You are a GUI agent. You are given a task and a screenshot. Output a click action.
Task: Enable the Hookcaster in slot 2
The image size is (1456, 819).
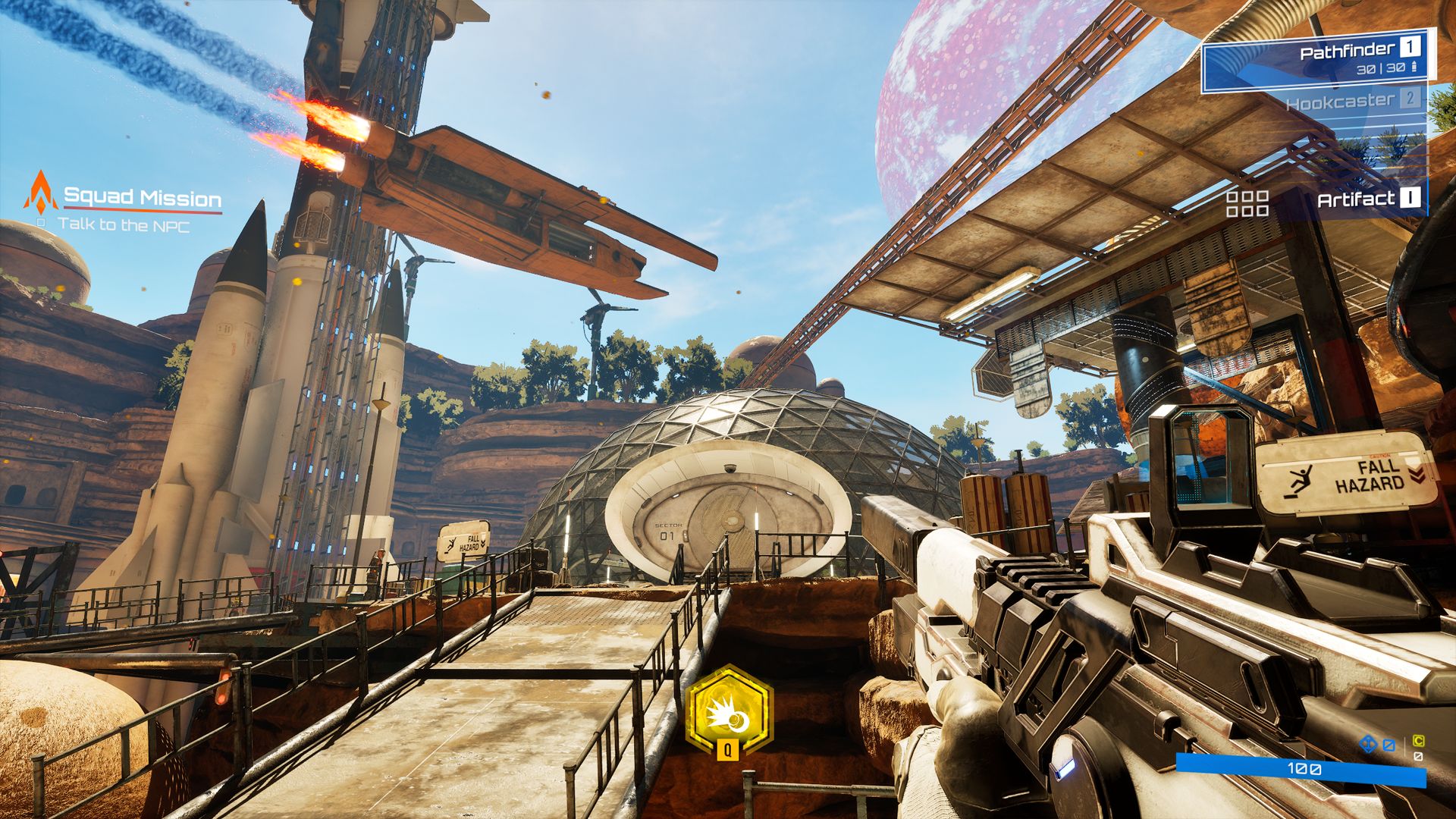click(x=1341, y=102)
